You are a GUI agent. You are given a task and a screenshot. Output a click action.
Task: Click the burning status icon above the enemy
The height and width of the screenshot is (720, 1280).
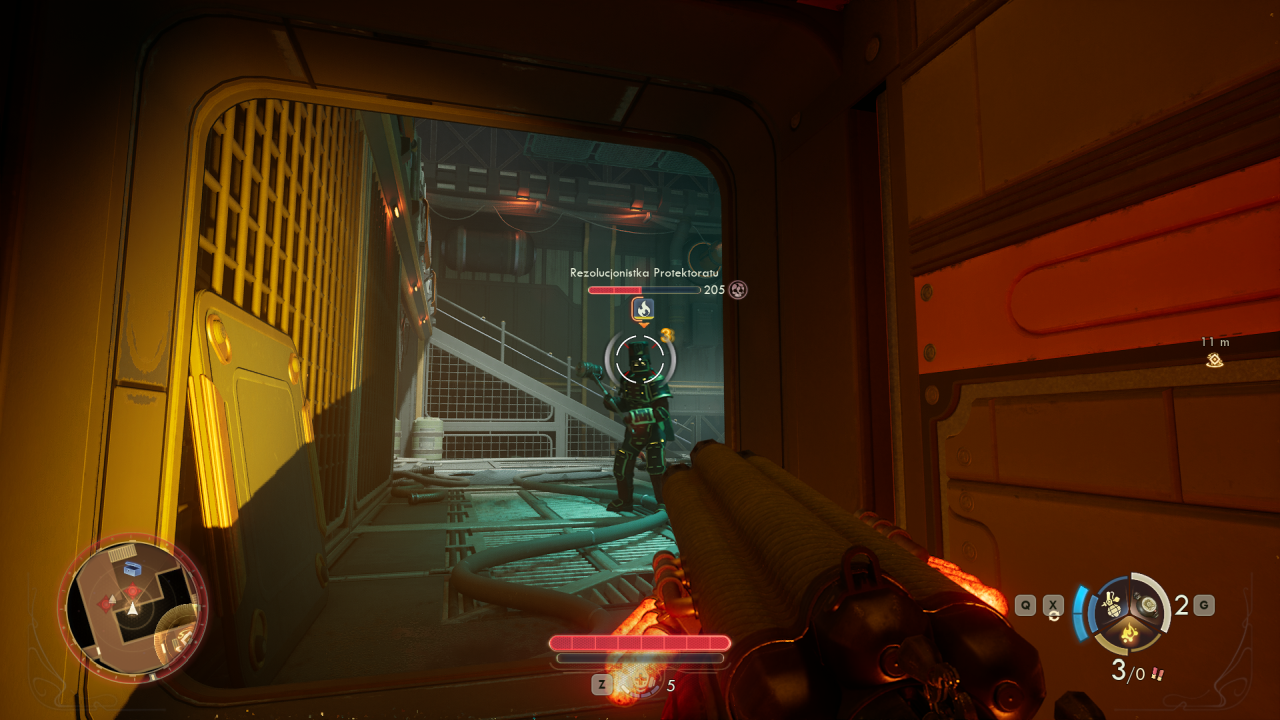point(643,309)
